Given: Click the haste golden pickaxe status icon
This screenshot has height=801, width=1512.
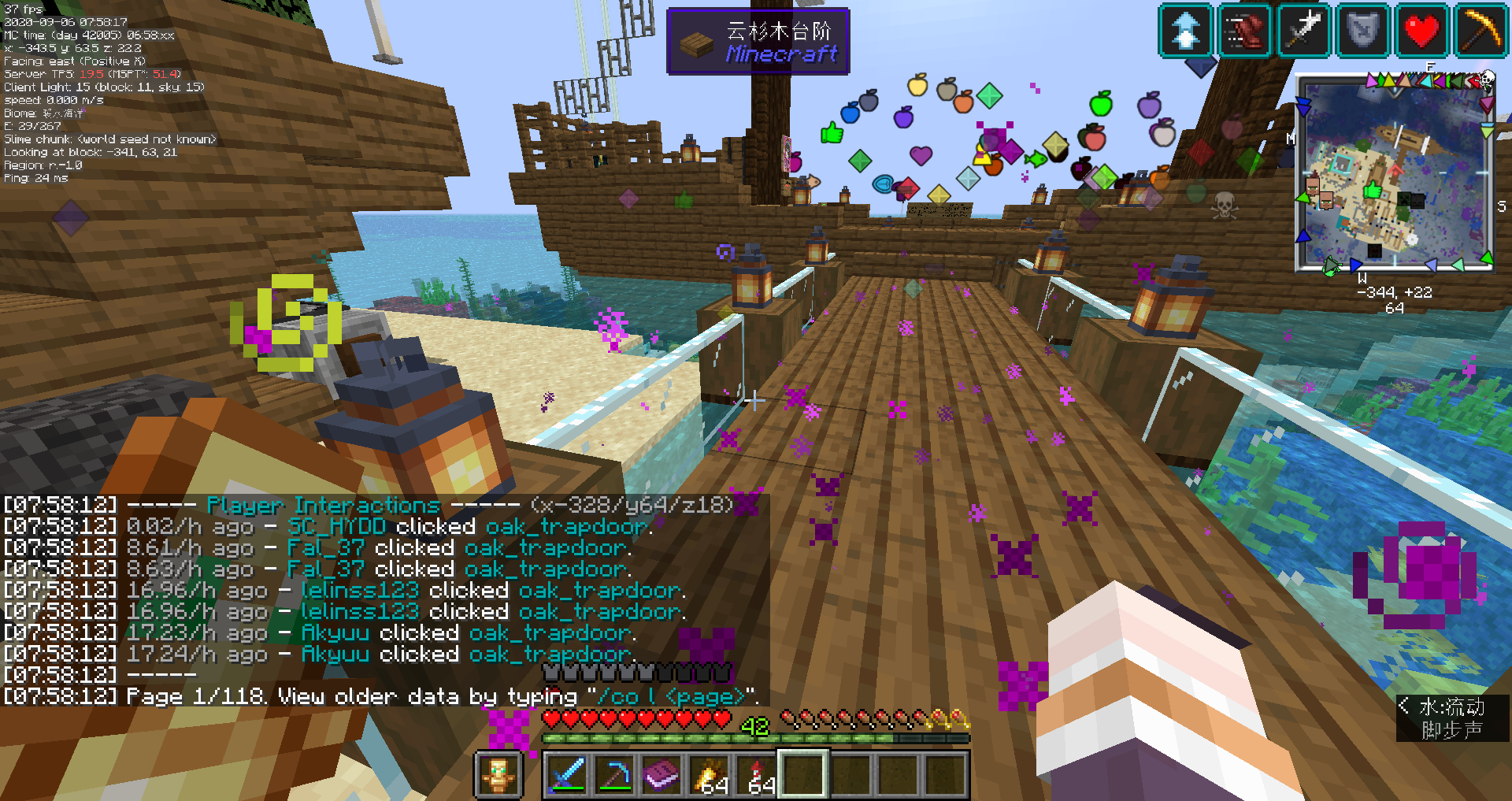Looking at the screenshot, I should 1480,32.
